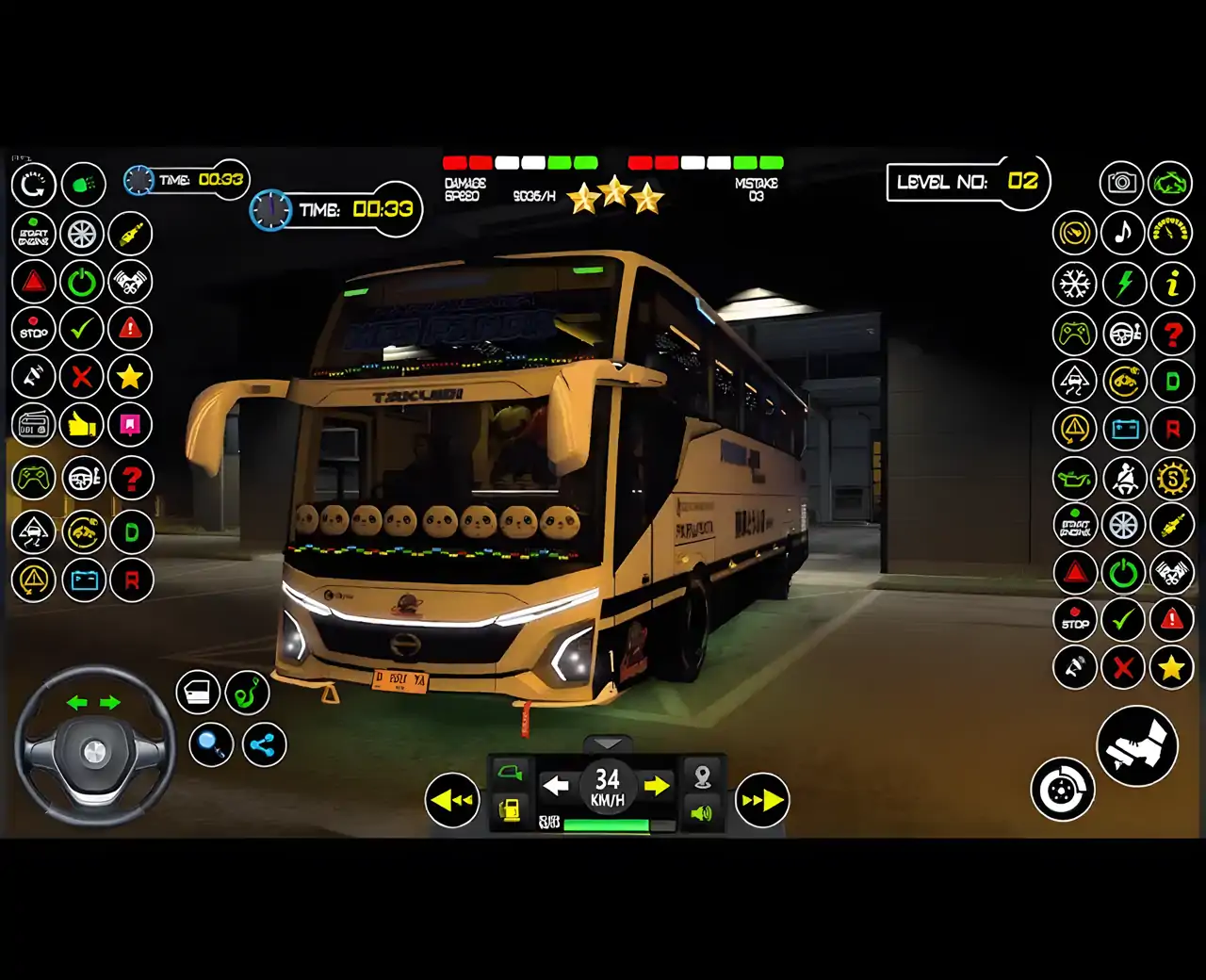The height and width of the screenshot is (980, 1206).
Task: Apply the brake disc button
Action: [1062, 790]
